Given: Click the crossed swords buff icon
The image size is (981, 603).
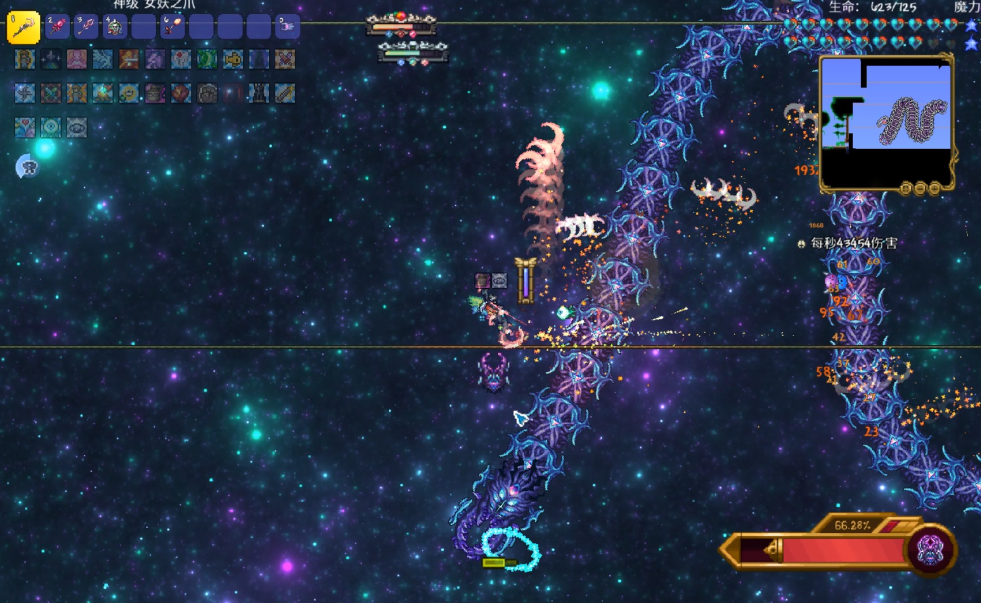Looking at the screenshot, I should tap(285, 59).
